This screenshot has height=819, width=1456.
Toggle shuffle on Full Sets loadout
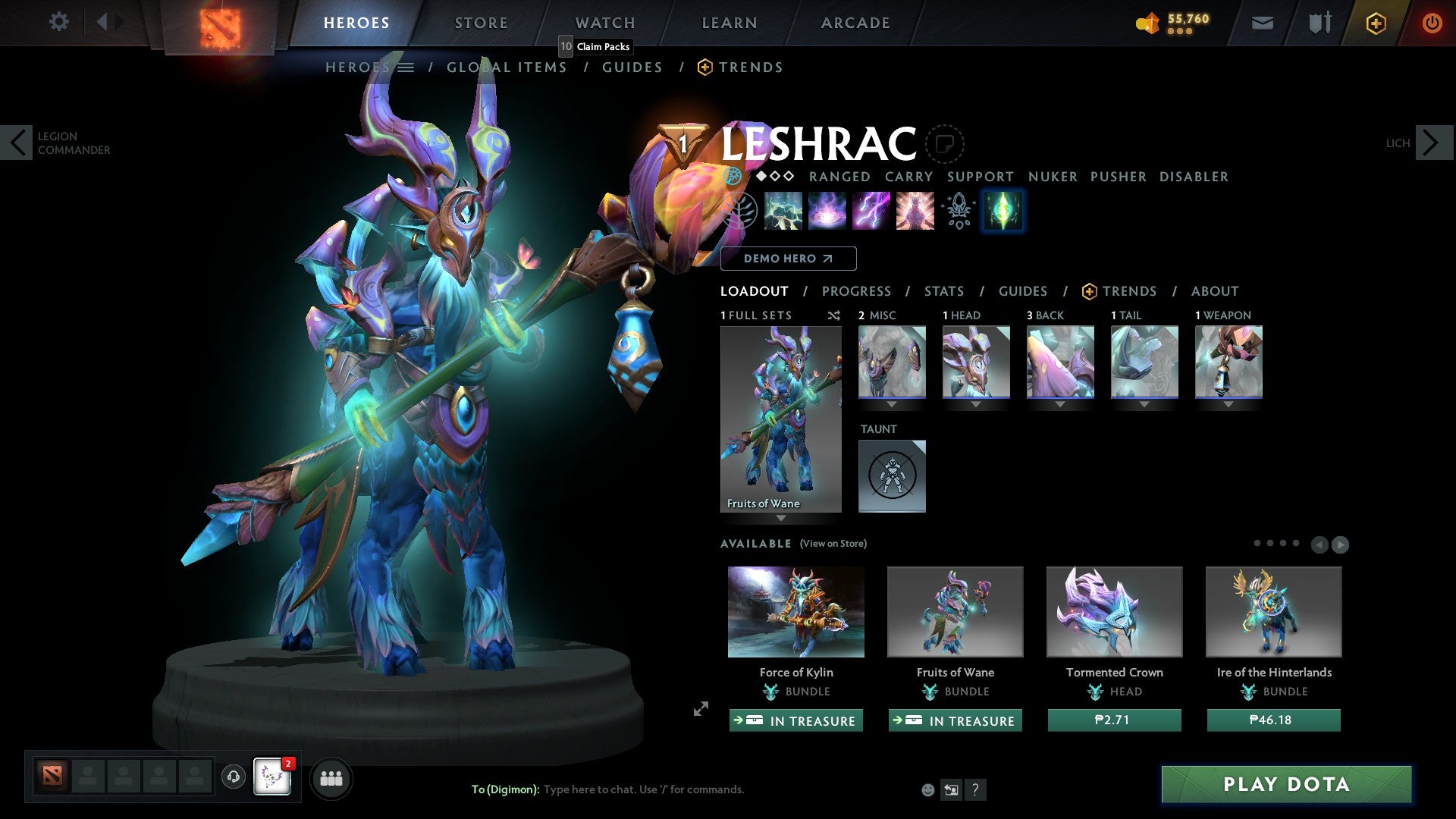833,315
